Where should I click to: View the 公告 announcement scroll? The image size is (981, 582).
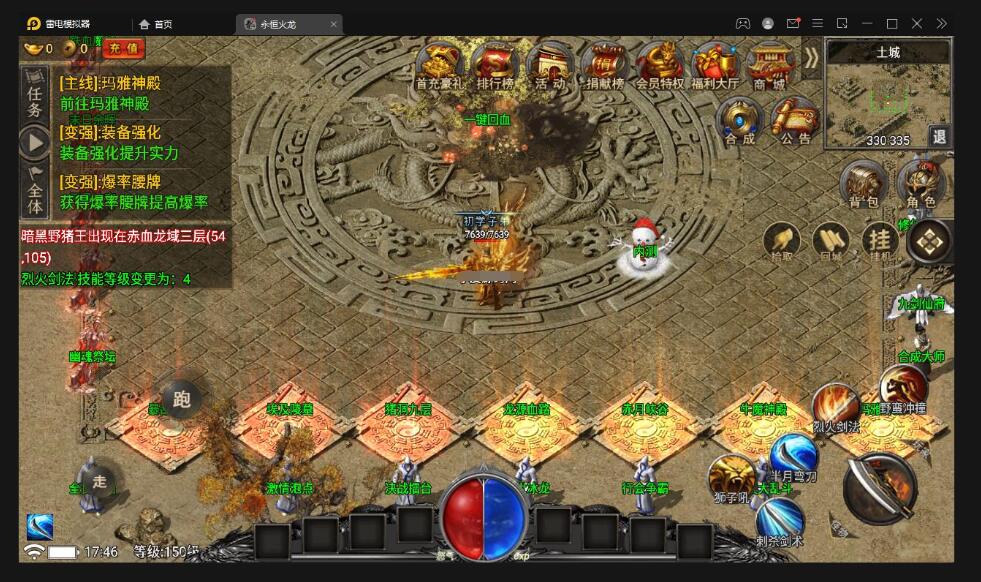pyautogui.click(x=796, y=122)
